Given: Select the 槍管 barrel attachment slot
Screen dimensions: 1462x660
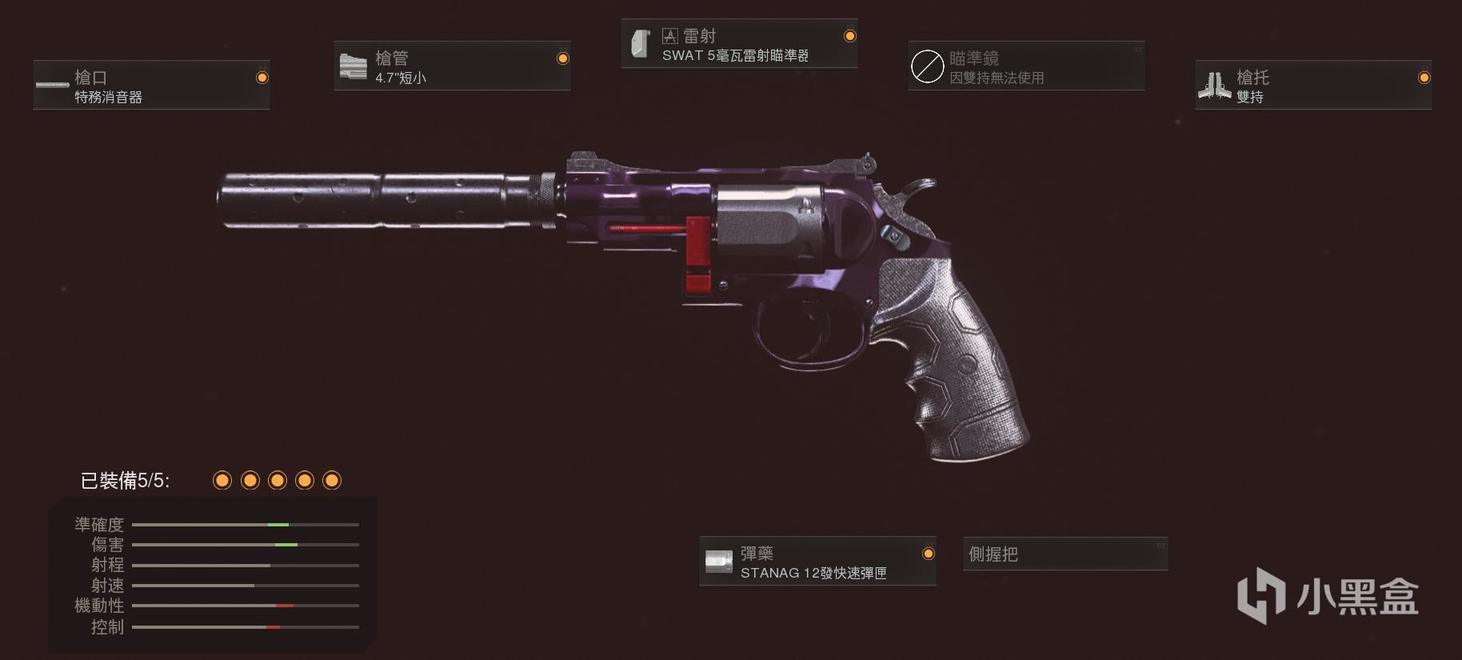Looking at the screenshot, I should pyautogui.click(x=452, y=66).
